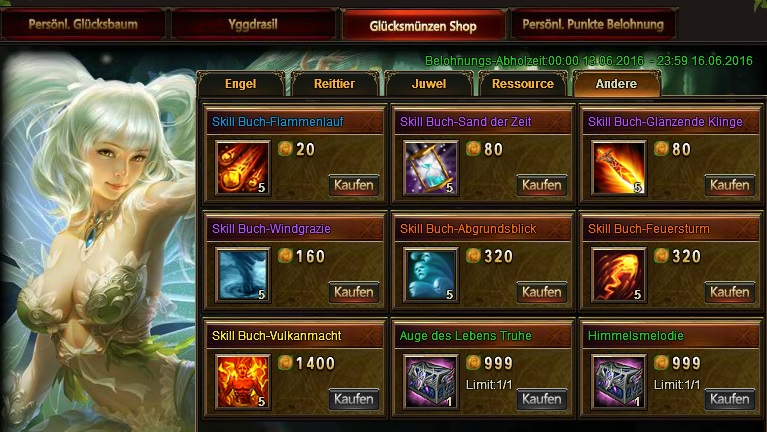The image size is (767, 432).
Task: Switch to the Reittier category
Action: 334,84
